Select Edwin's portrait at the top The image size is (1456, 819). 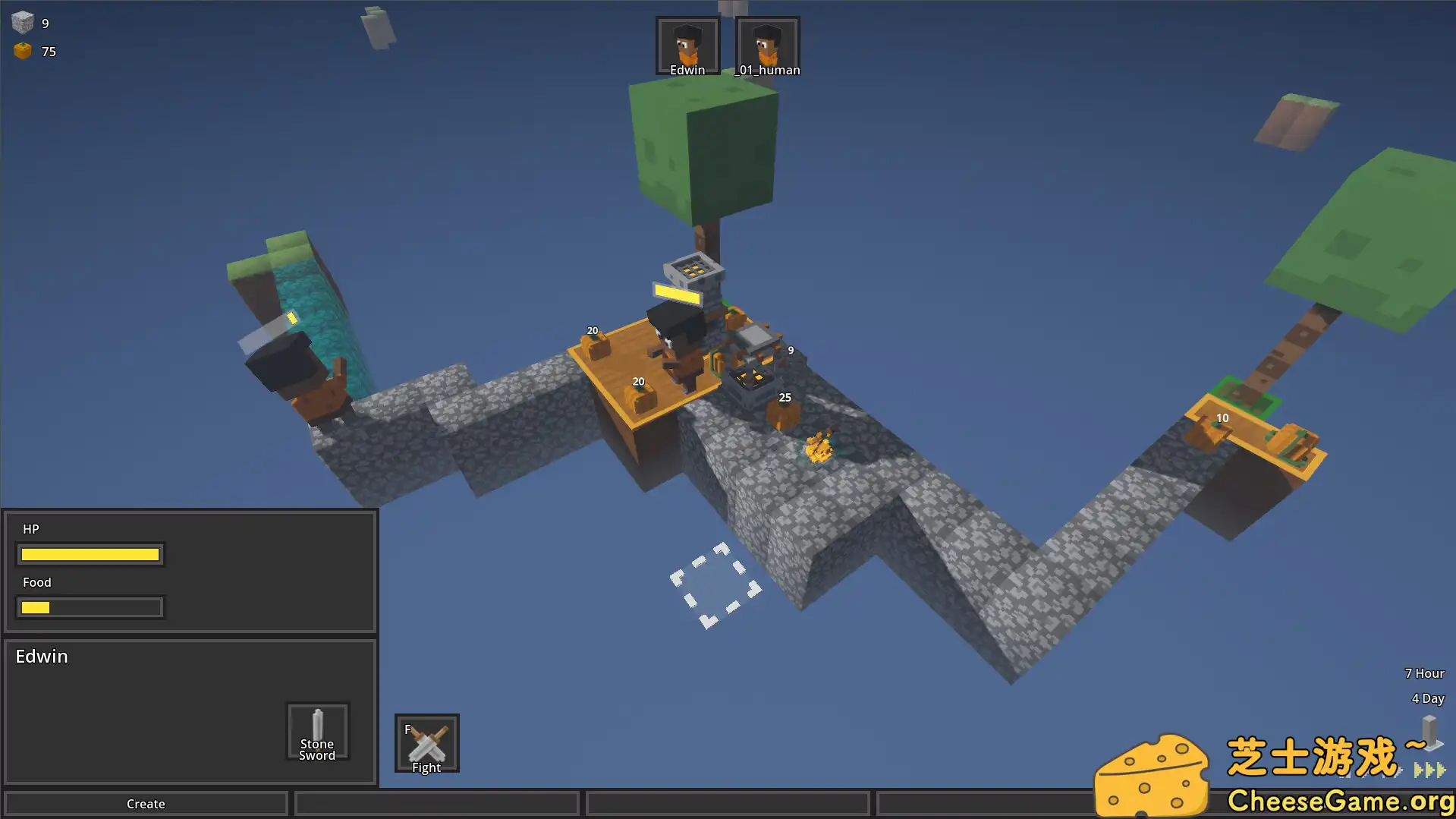click(687, 46)
